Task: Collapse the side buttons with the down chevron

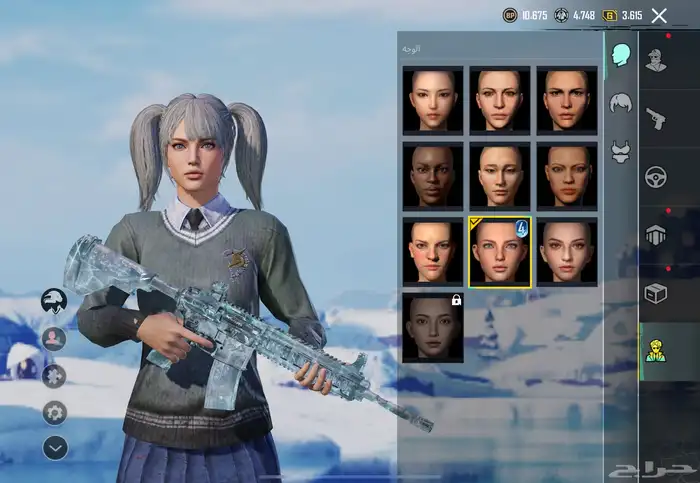Action: click(54, 448)
